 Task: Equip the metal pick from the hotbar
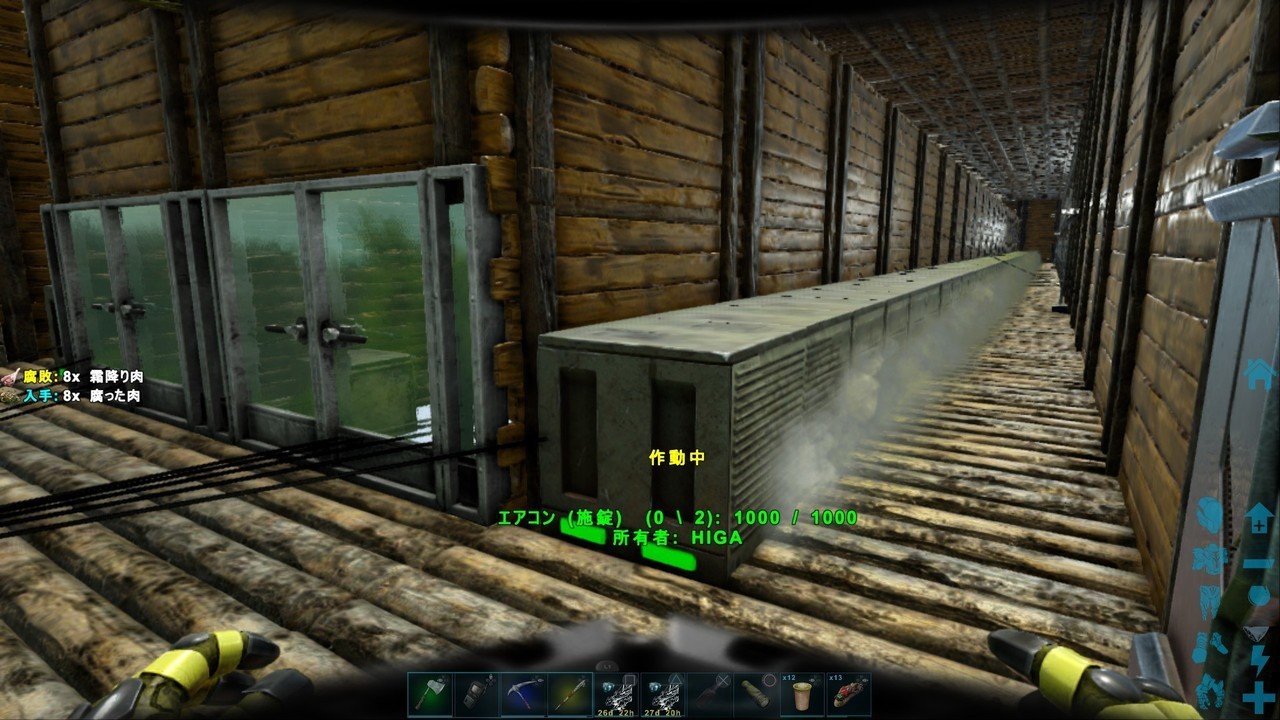(x=524, y=691)
